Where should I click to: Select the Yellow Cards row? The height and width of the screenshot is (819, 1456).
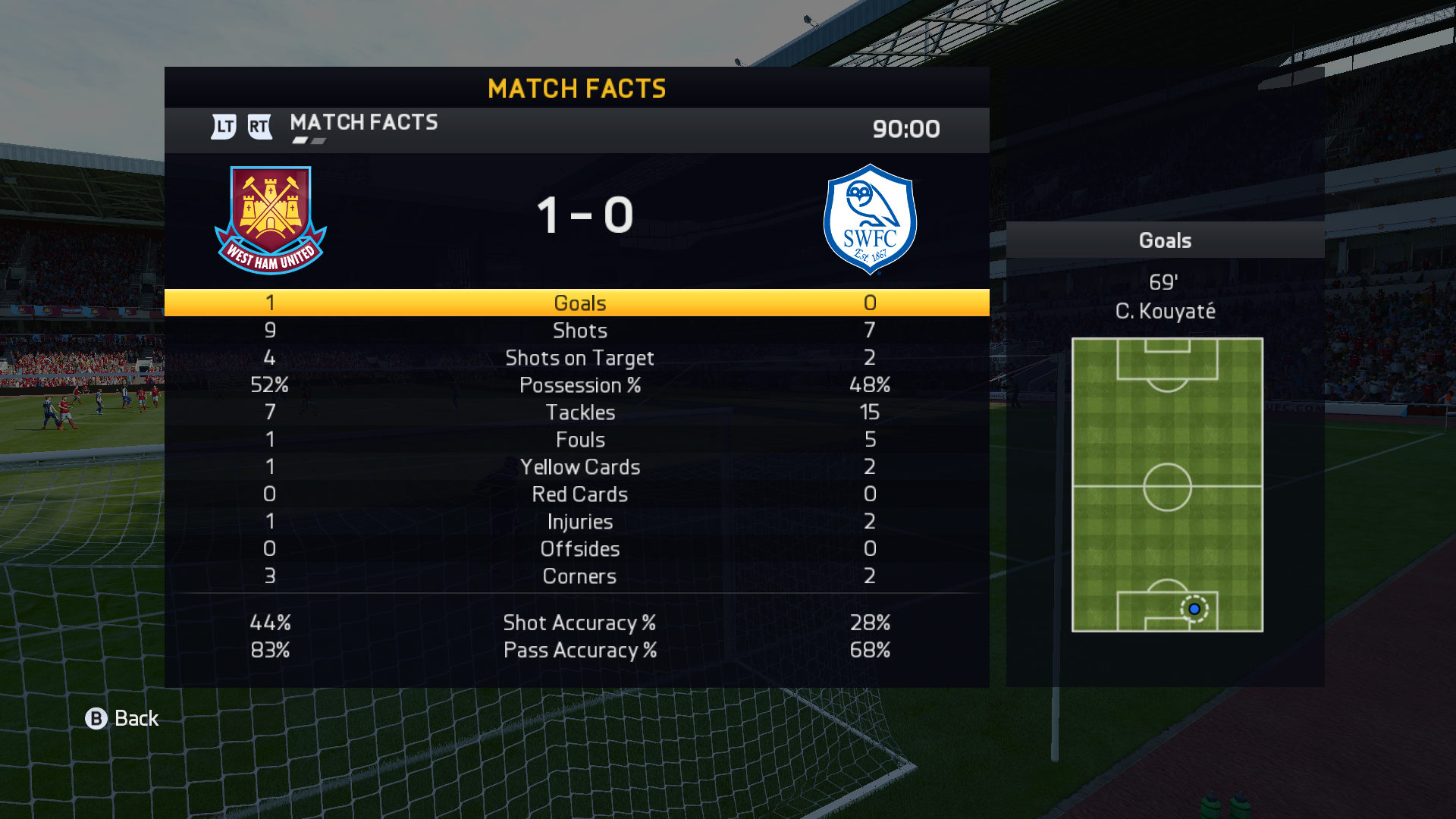pyautogui.click(x=579, y=467)
